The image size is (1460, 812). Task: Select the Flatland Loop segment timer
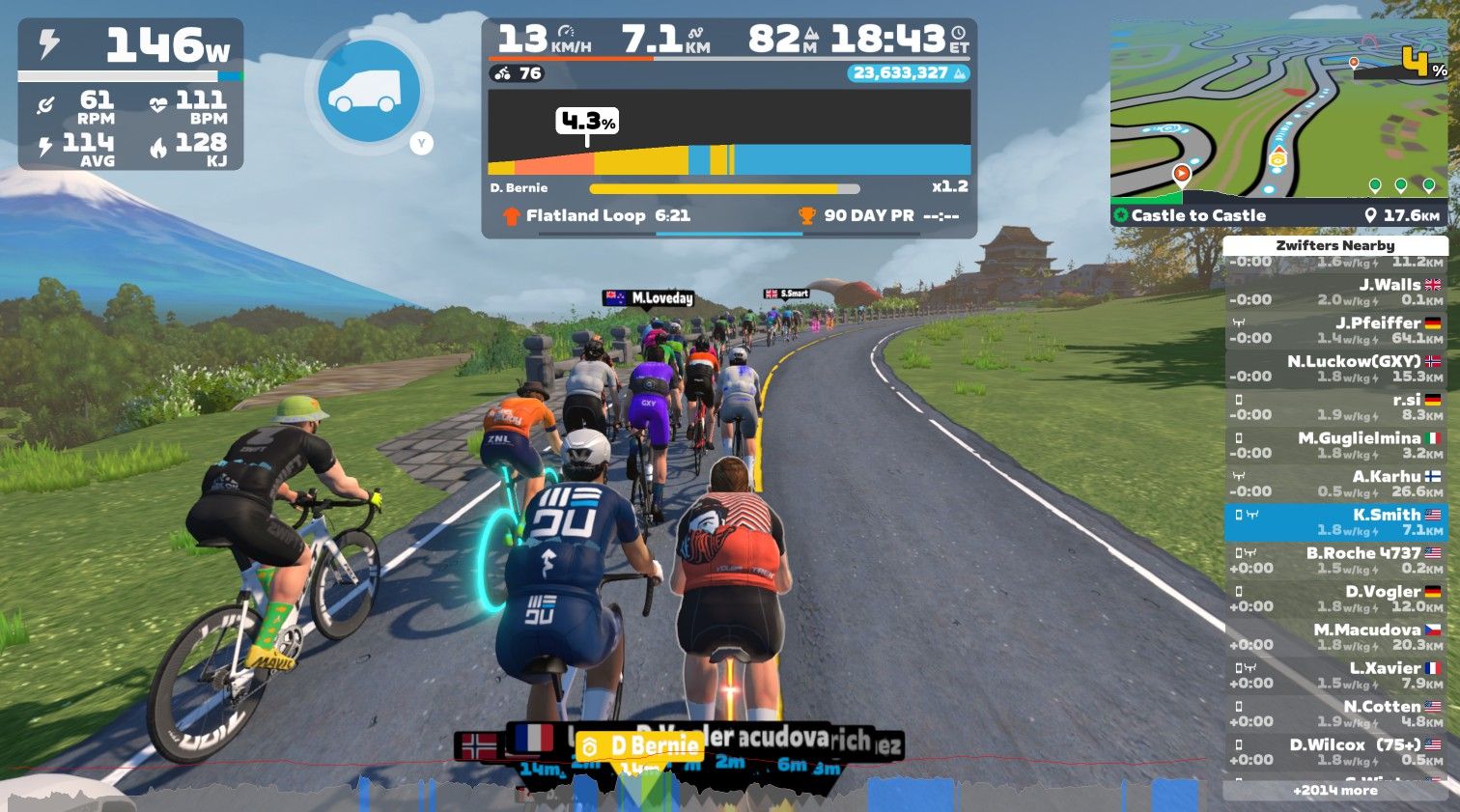pos(608,216)
